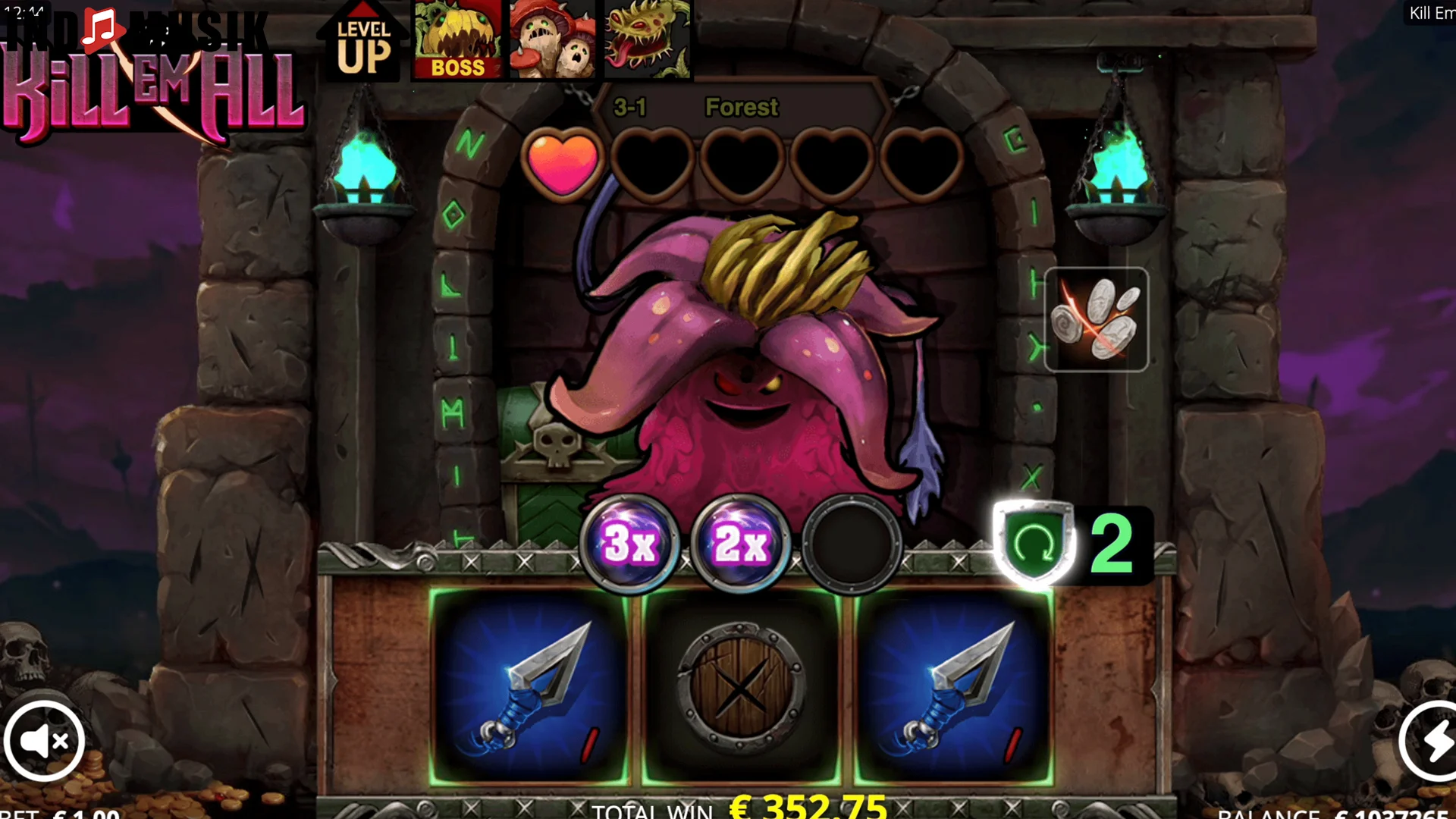Toggle the muted speaker sound button
This screenshot has width=1456, height=819.
pyautogui.click(x=44, y=741)
